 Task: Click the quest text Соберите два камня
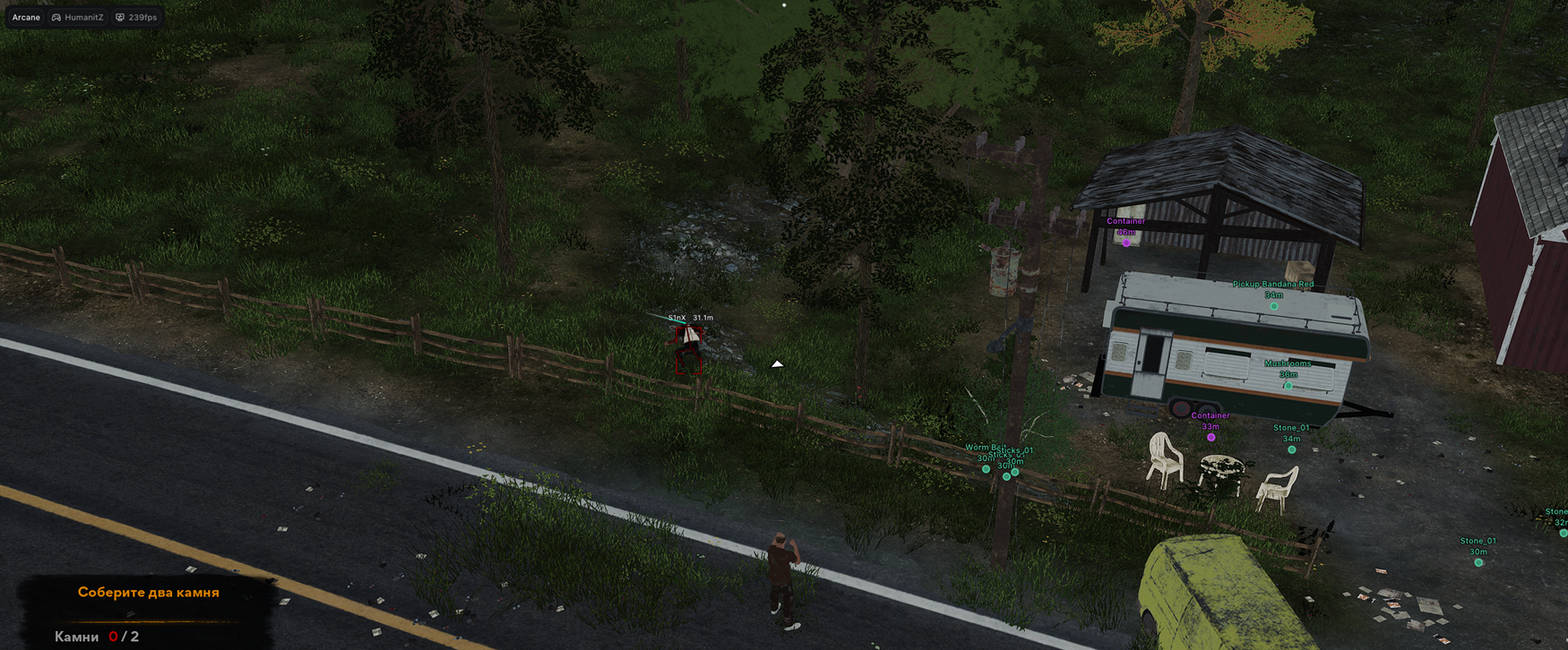pyautogui.click(x=149, y=592)
